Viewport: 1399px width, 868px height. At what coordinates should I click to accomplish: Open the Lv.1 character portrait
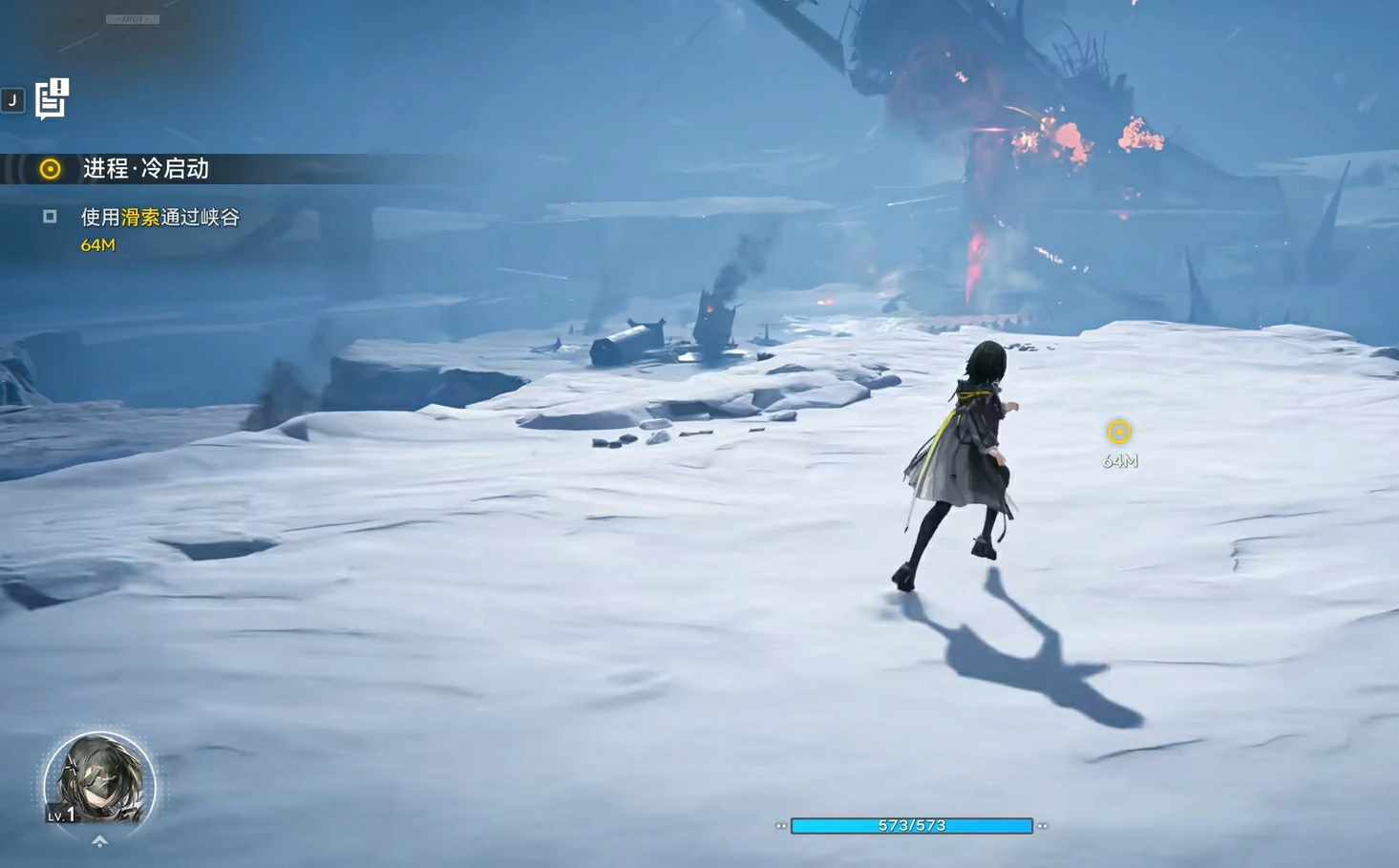(x=99, y=780)
